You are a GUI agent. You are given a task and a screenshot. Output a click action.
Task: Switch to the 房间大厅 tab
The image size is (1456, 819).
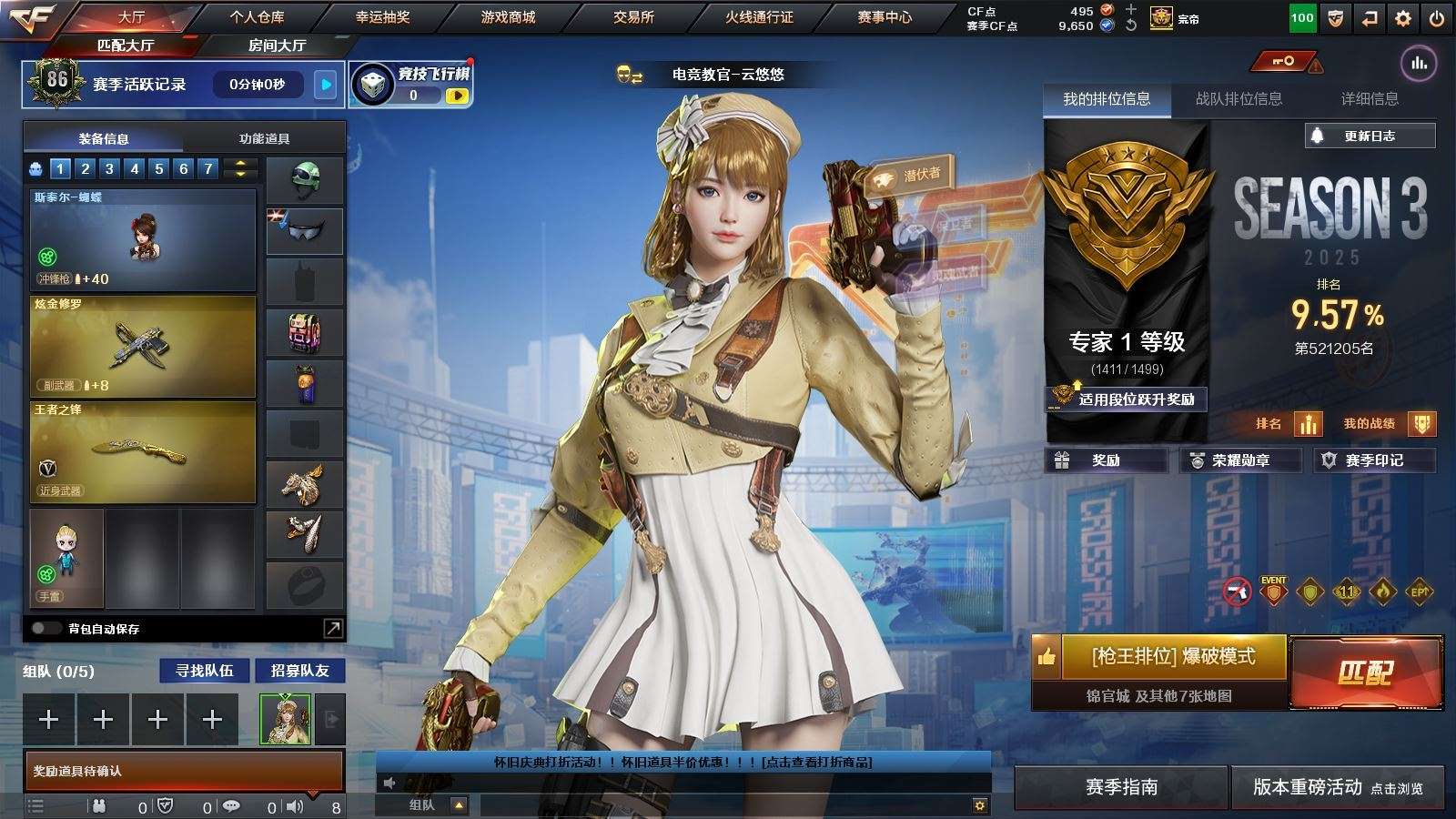point(277,45)
